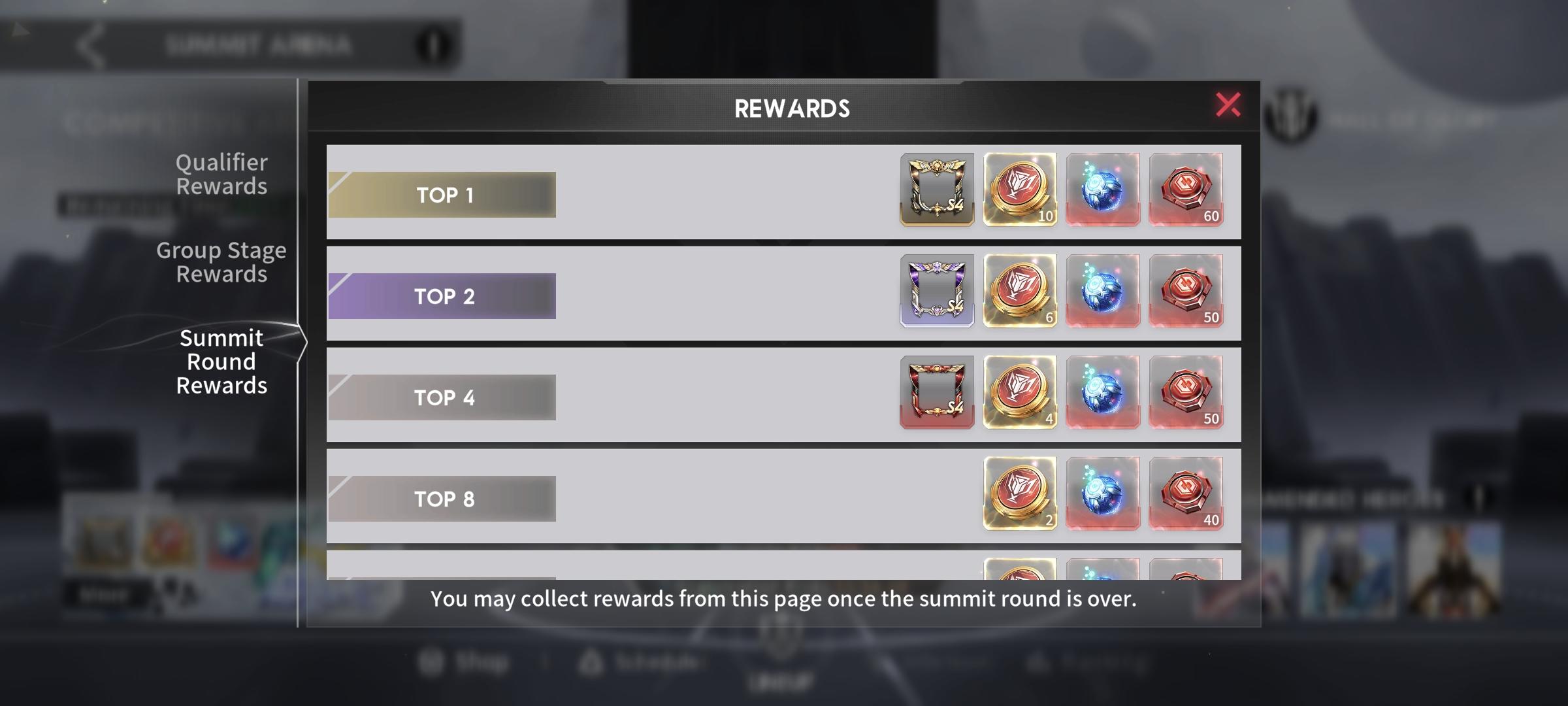Viewport: 1568px width, 706px height.
Task: Switch to the Group Stage Rewards tab
Action: tap(221, 261)
